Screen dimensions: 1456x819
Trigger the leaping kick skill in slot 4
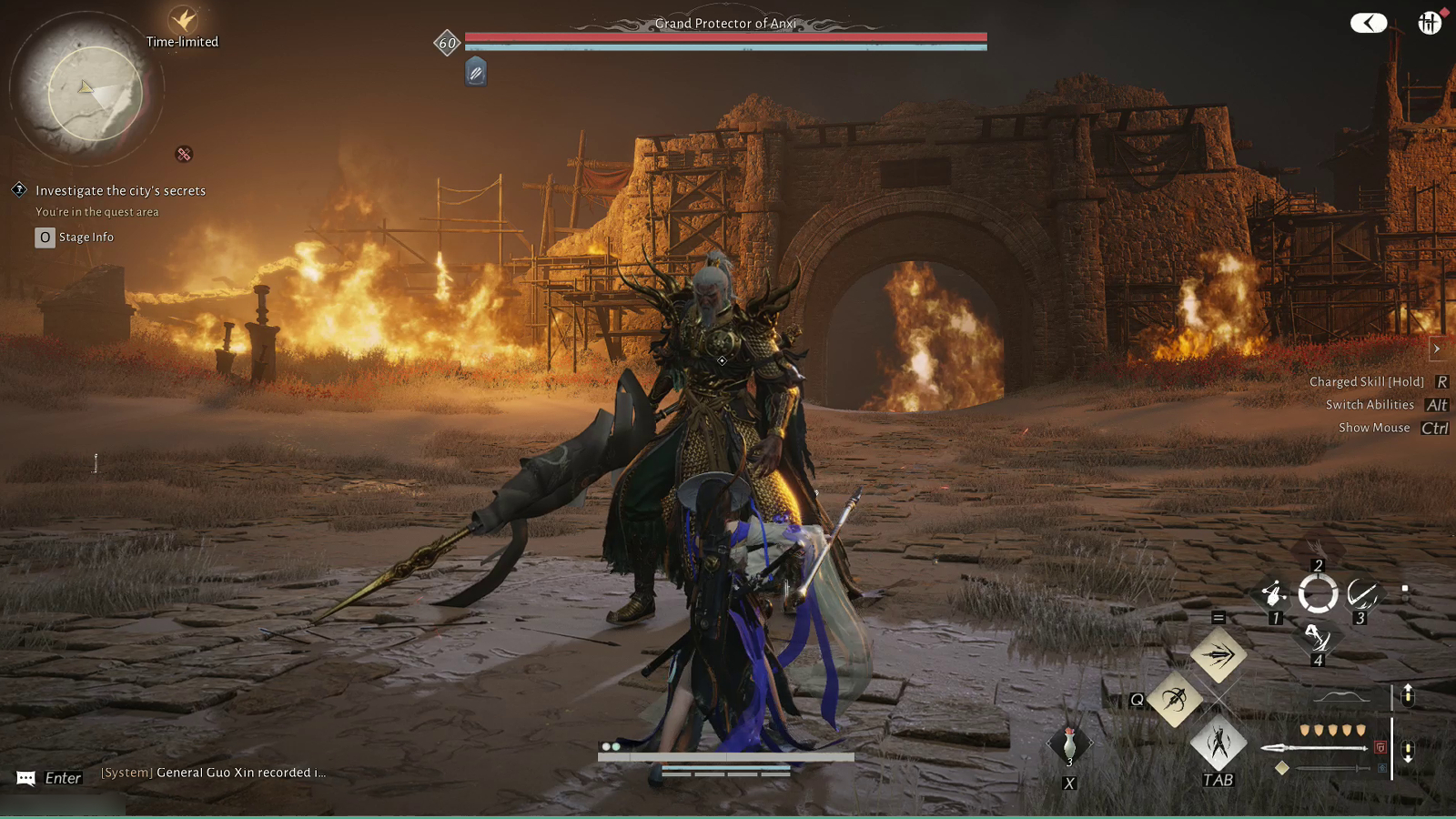1317,637
